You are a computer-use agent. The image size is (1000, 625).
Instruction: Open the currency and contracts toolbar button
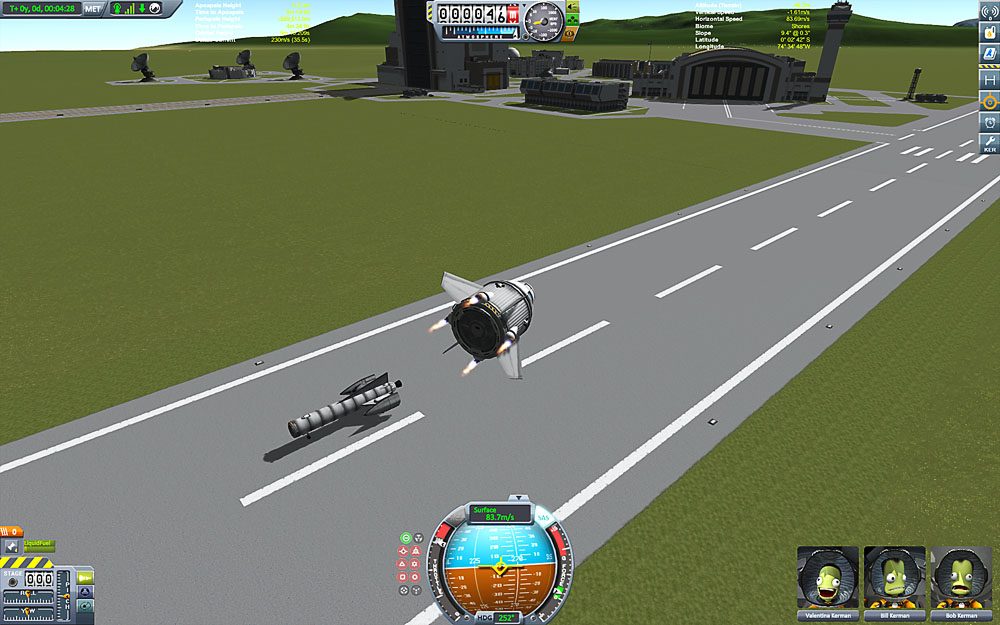(x=989, y=55)
